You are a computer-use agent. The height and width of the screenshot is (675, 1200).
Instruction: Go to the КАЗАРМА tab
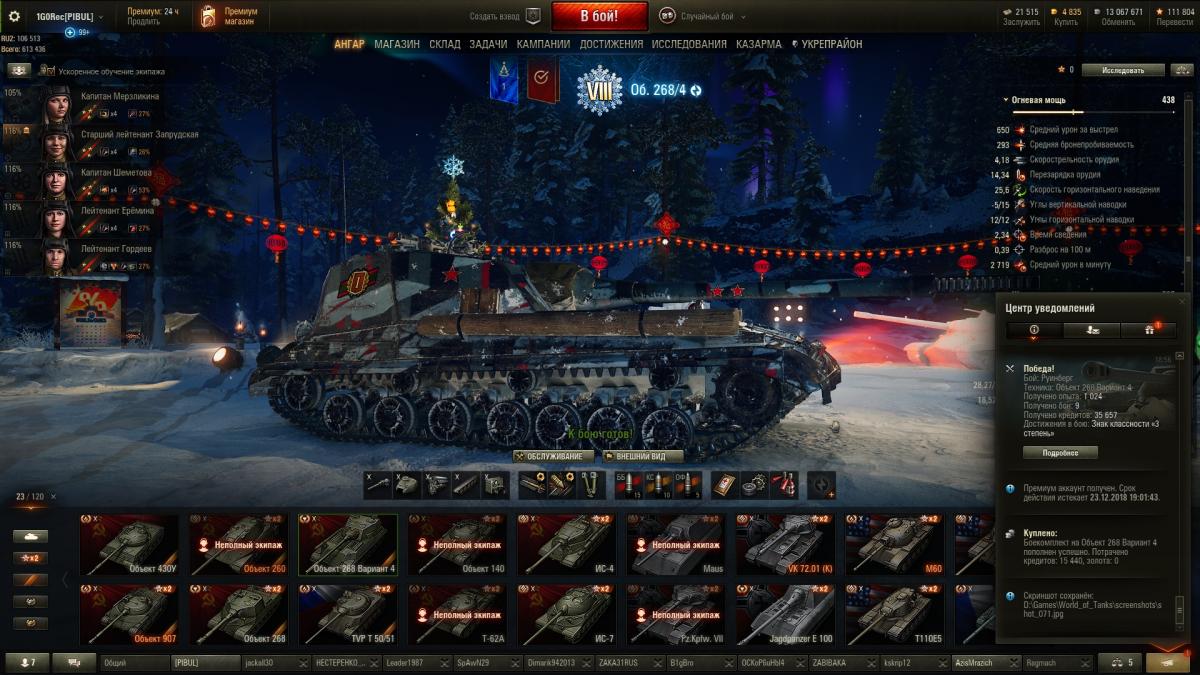[759, 44]
